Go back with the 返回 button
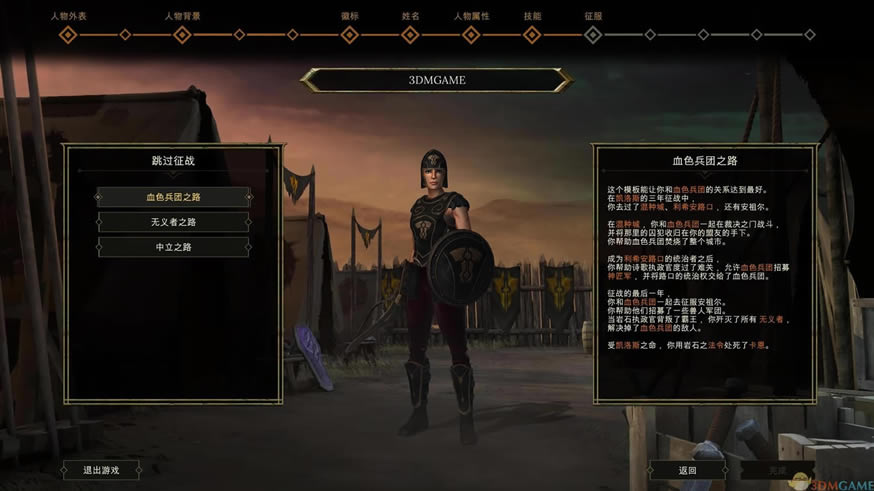Screen dimensions: 874x491 (x=687, y=470)
